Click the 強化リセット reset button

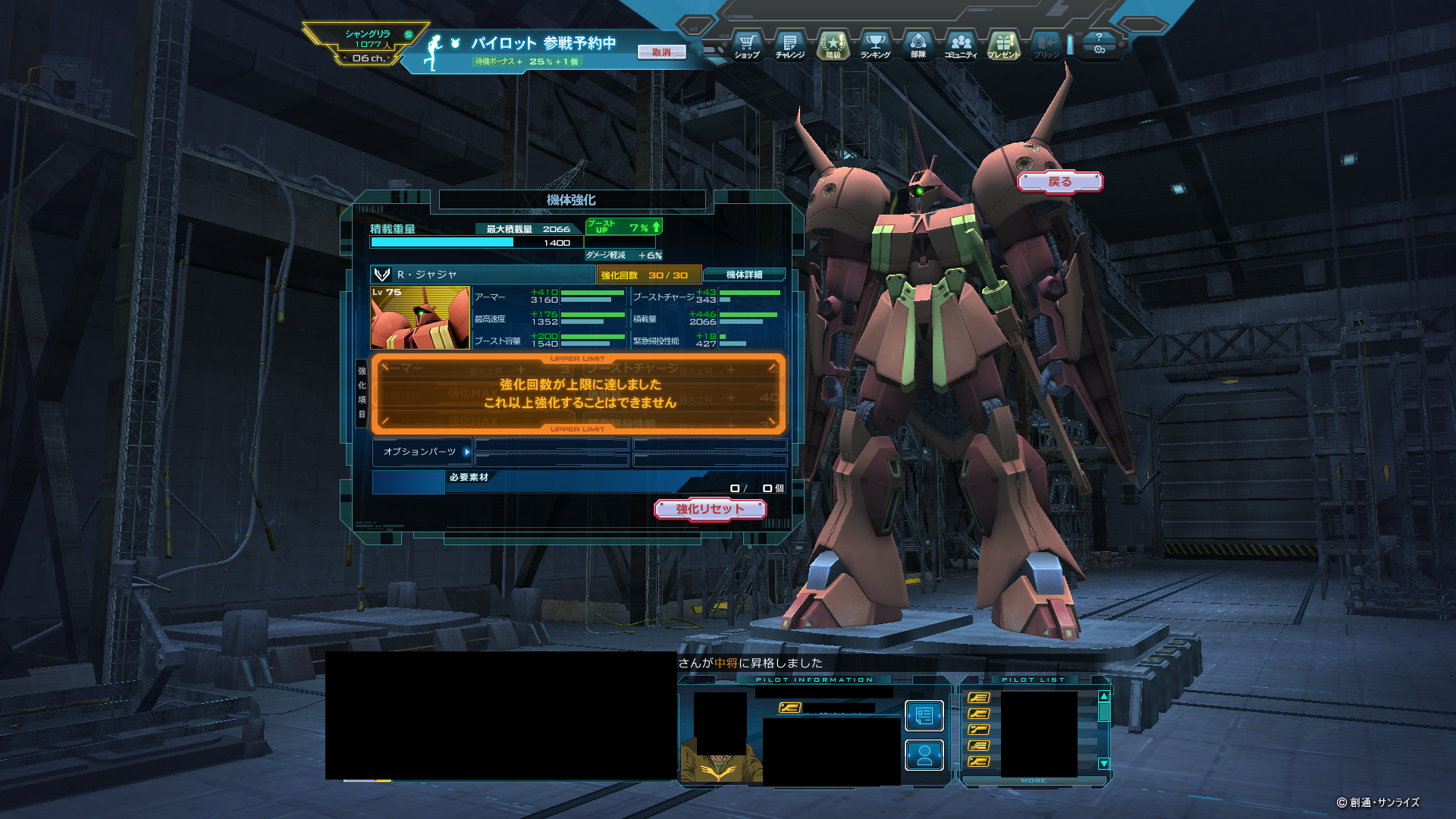[x=710, y=509]
